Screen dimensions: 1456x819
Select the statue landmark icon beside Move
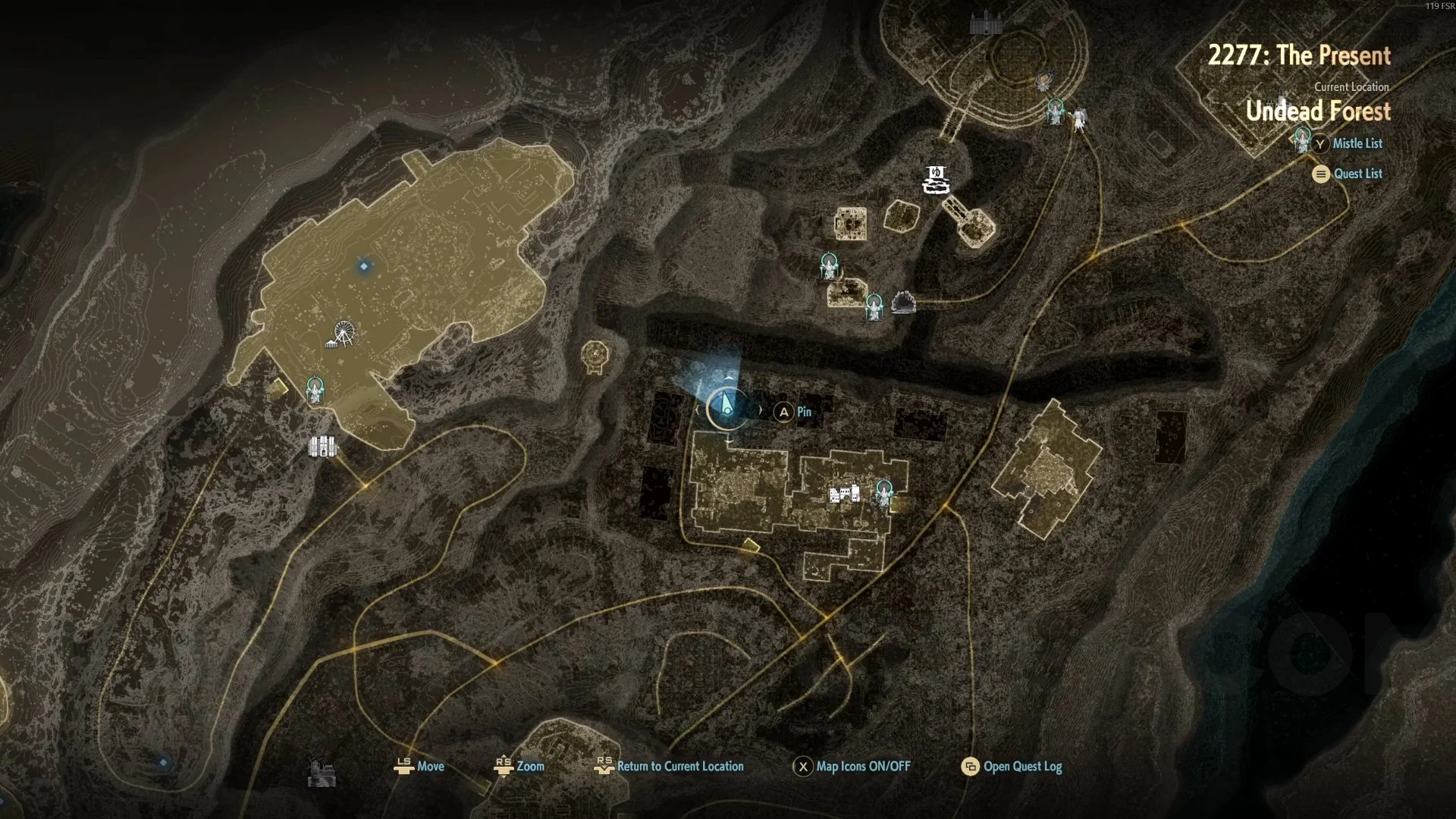point(322,773)
